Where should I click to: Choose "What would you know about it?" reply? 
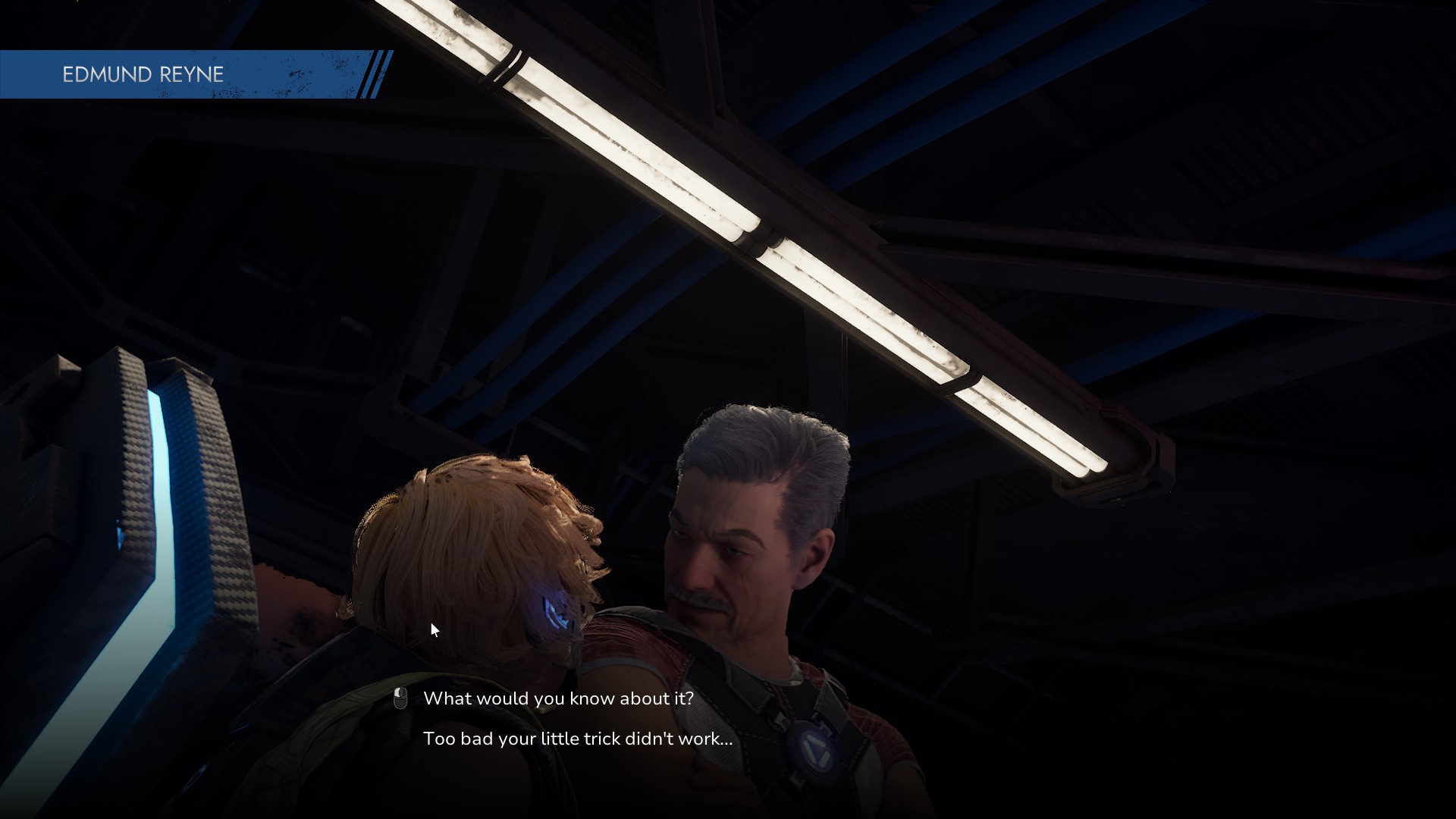point(558,698)
